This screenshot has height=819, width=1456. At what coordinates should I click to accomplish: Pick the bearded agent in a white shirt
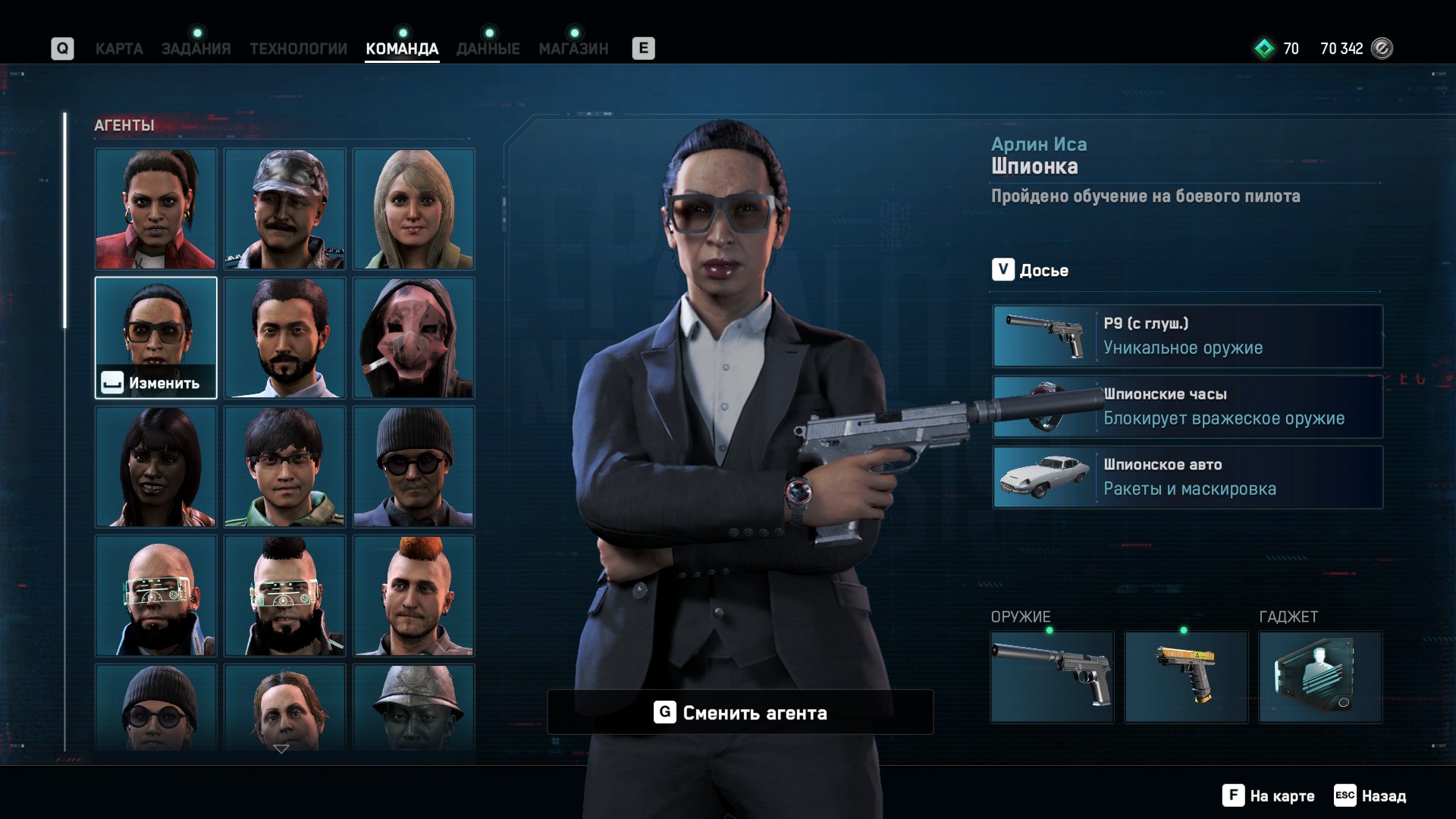point(284,337)
